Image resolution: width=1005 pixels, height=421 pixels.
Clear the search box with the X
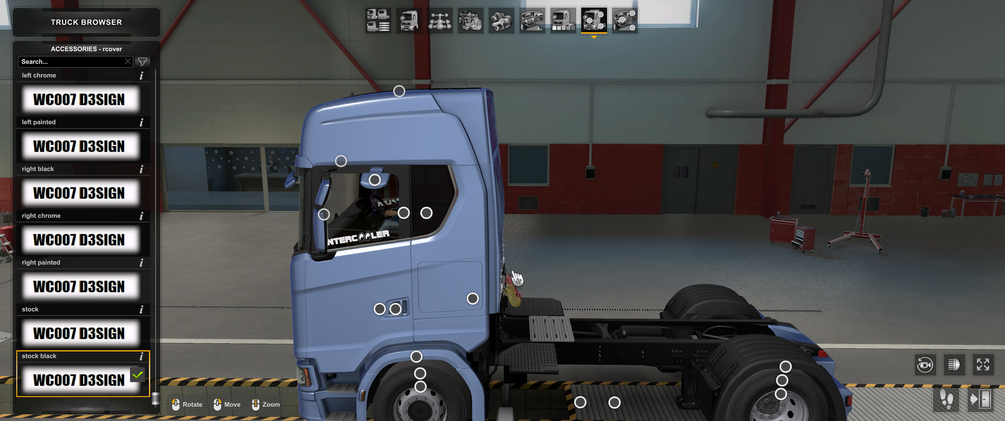click(128, 62)
